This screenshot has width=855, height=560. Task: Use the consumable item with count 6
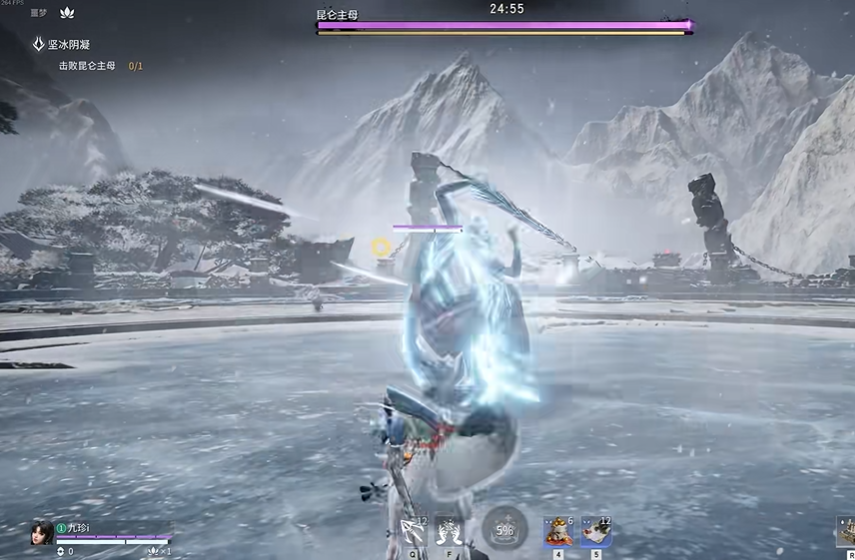click(x=558, y=531)
